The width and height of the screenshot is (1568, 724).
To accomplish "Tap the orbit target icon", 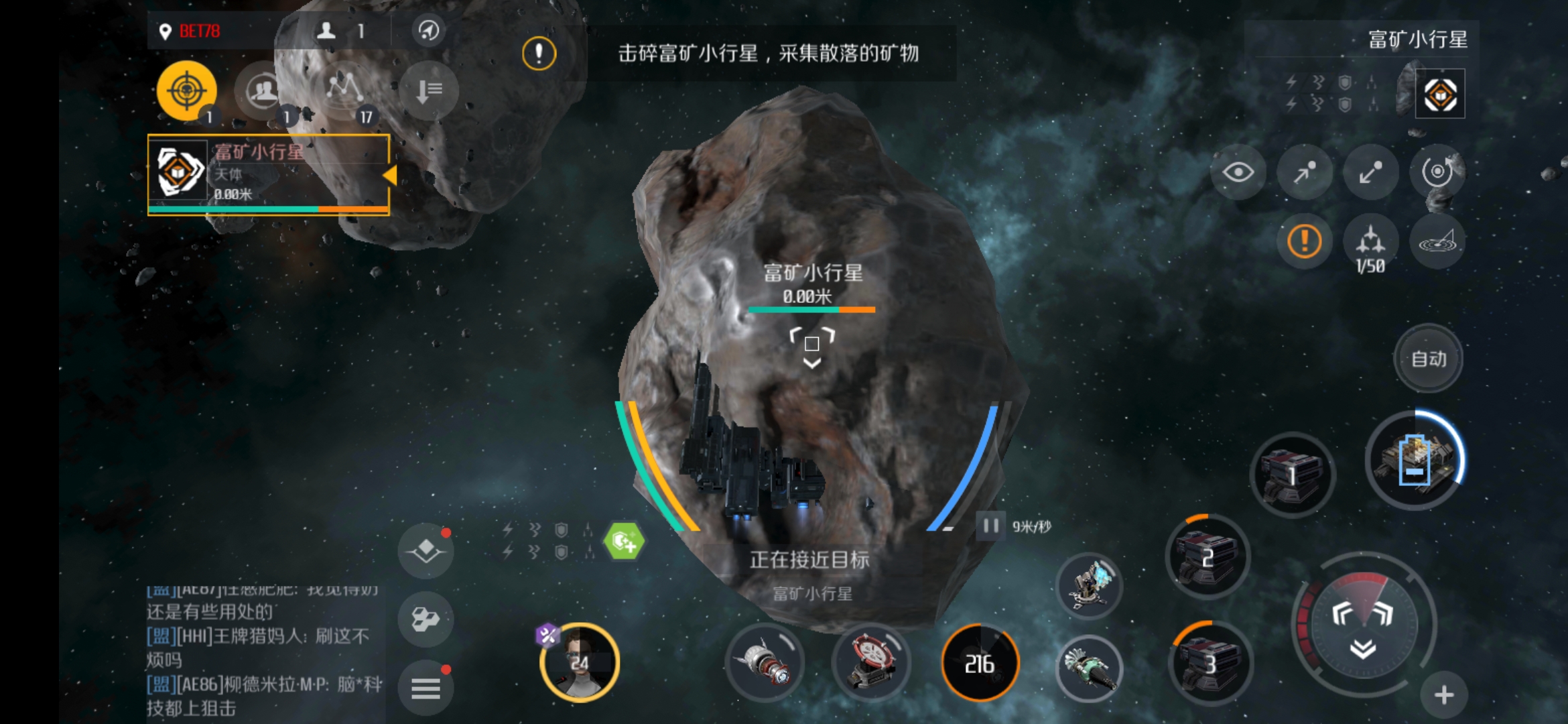I will [1437, 172].
